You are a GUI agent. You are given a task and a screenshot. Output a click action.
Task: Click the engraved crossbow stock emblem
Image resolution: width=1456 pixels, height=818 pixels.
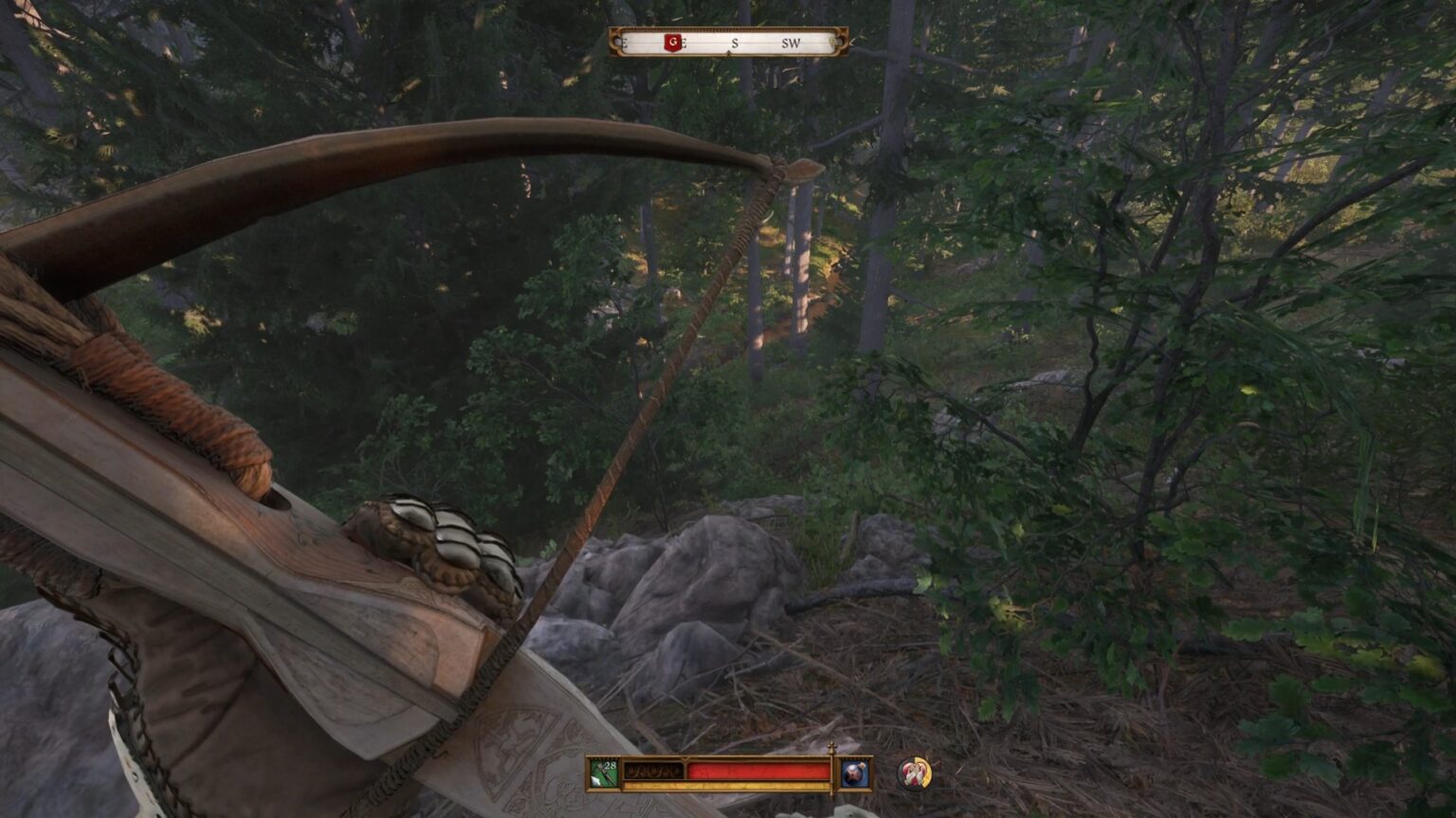point(517,749)
